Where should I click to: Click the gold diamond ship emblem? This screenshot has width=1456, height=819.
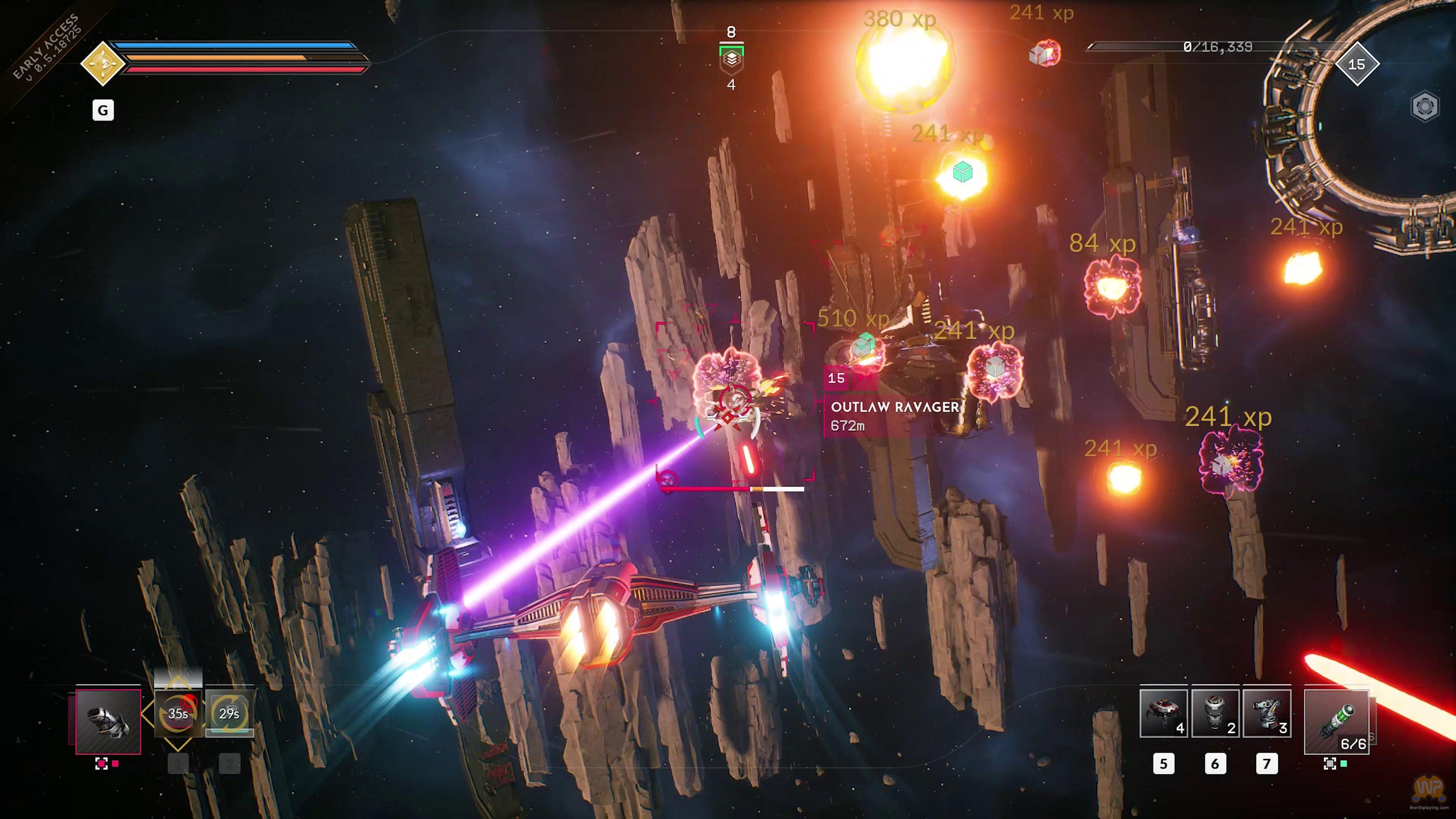click(x=102, y=63)
